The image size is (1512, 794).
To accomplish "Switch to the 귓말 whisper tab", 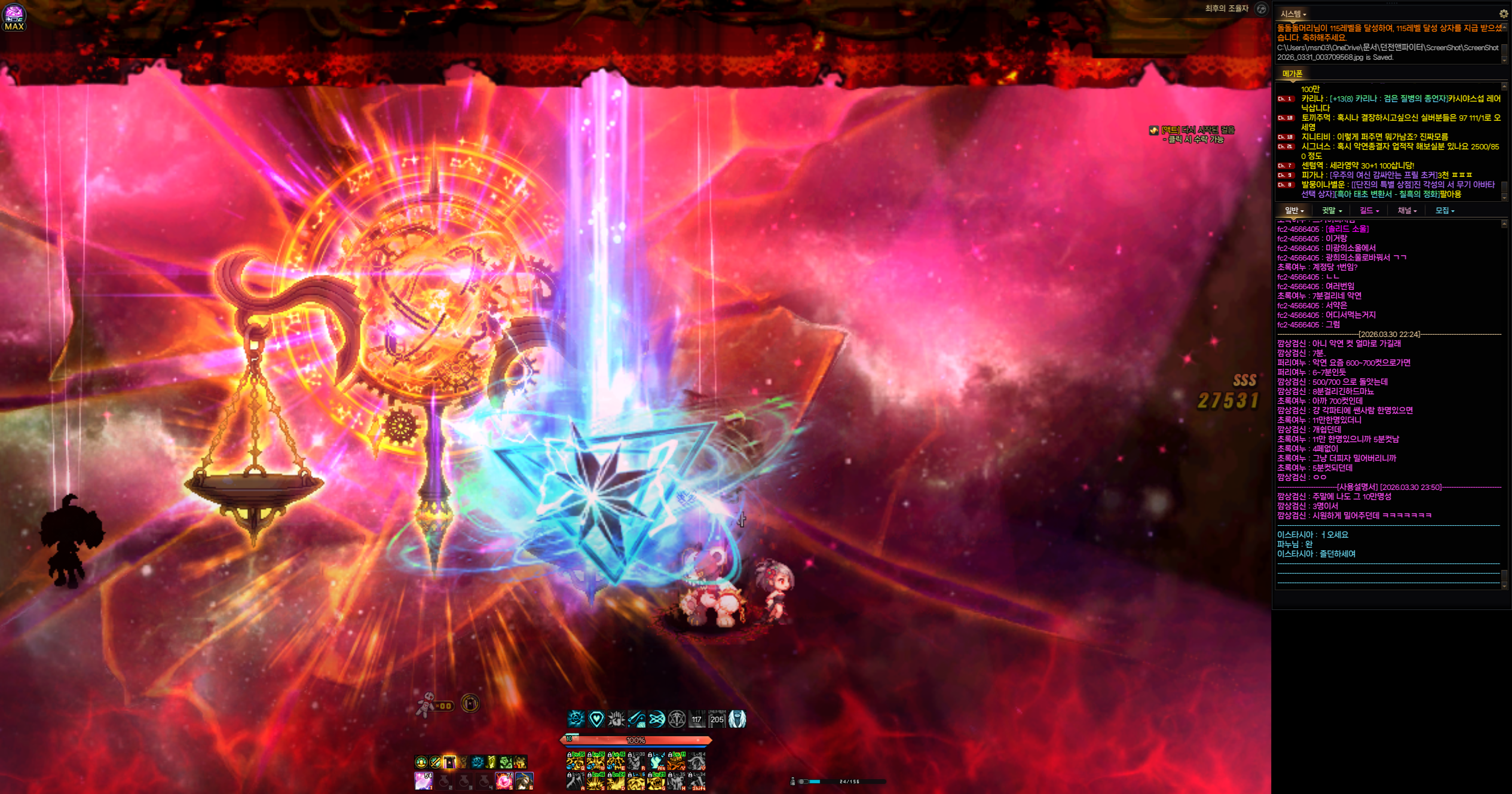I will (x=1332, y=210).
